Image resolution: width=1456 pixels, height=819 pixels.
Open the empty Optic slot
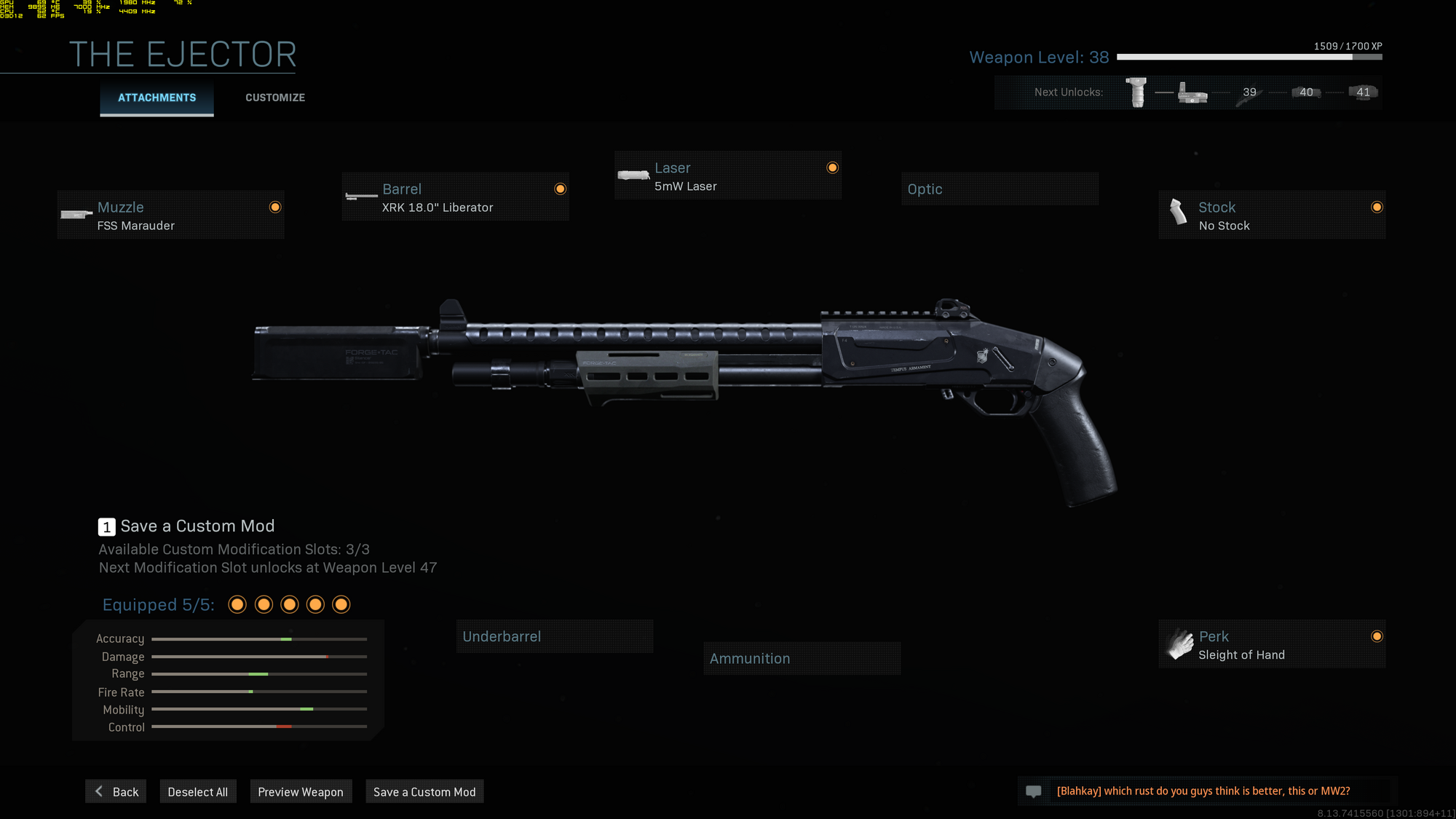(999, 189)
